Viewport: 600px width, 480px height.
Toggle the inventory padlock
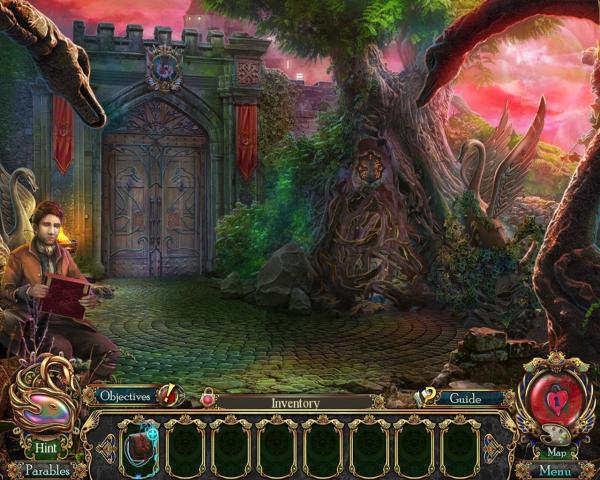(x=208, y=398)
